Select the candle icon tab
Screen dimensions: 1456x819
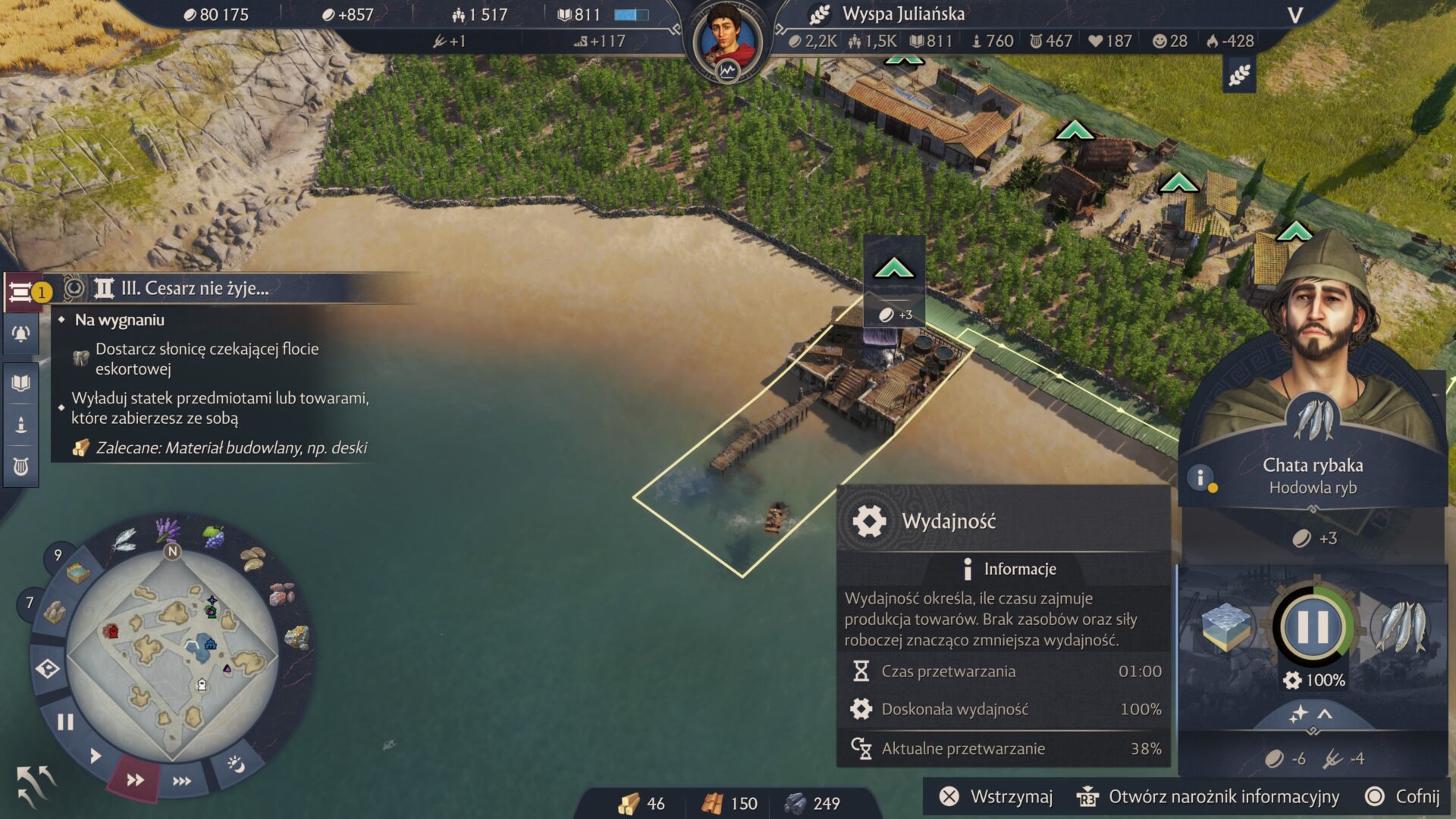[20, 425]
